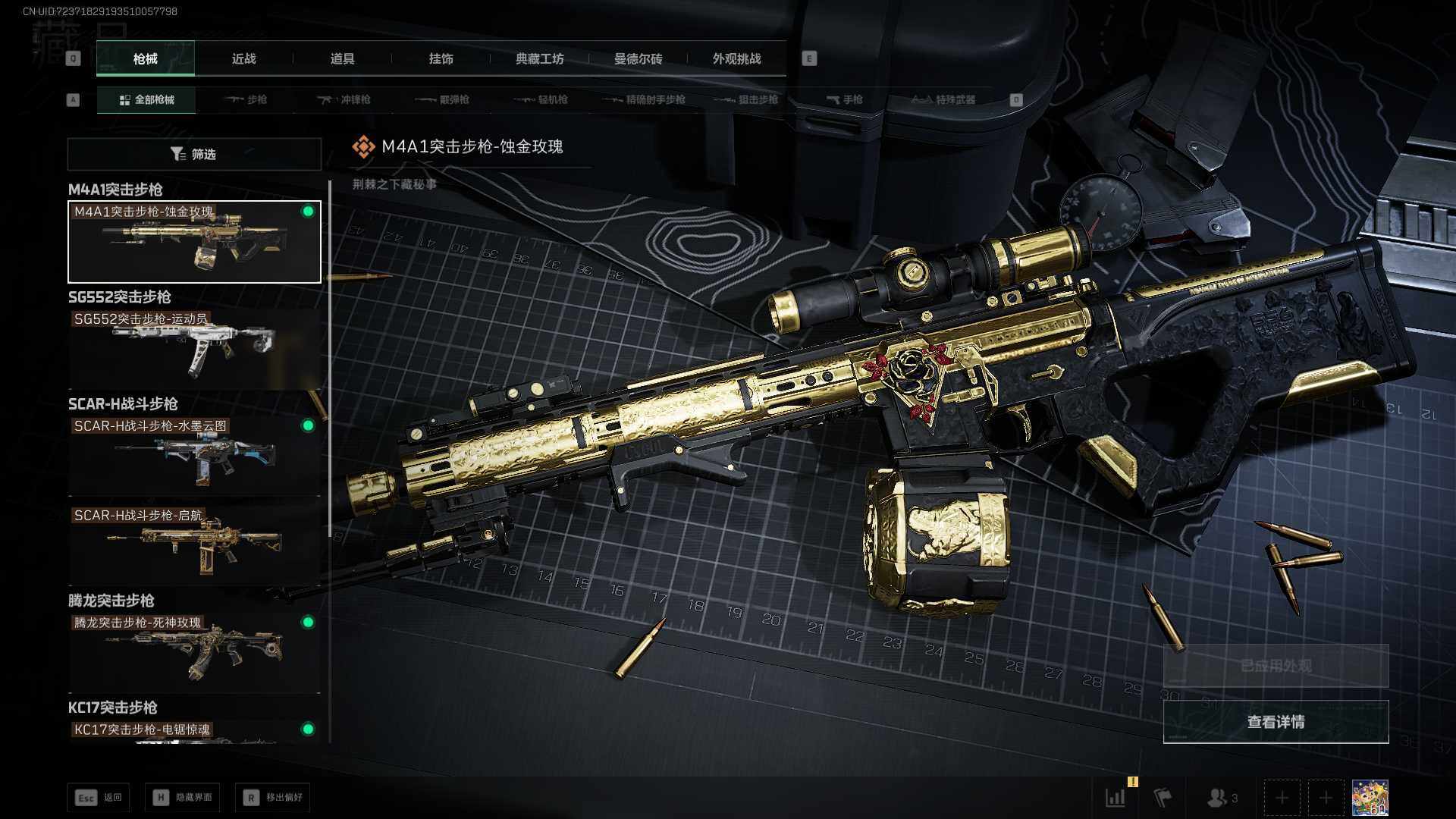The width and height of the screenshot is (1456, 819).
Task: Open the friends list icon
Action: 1220,798
